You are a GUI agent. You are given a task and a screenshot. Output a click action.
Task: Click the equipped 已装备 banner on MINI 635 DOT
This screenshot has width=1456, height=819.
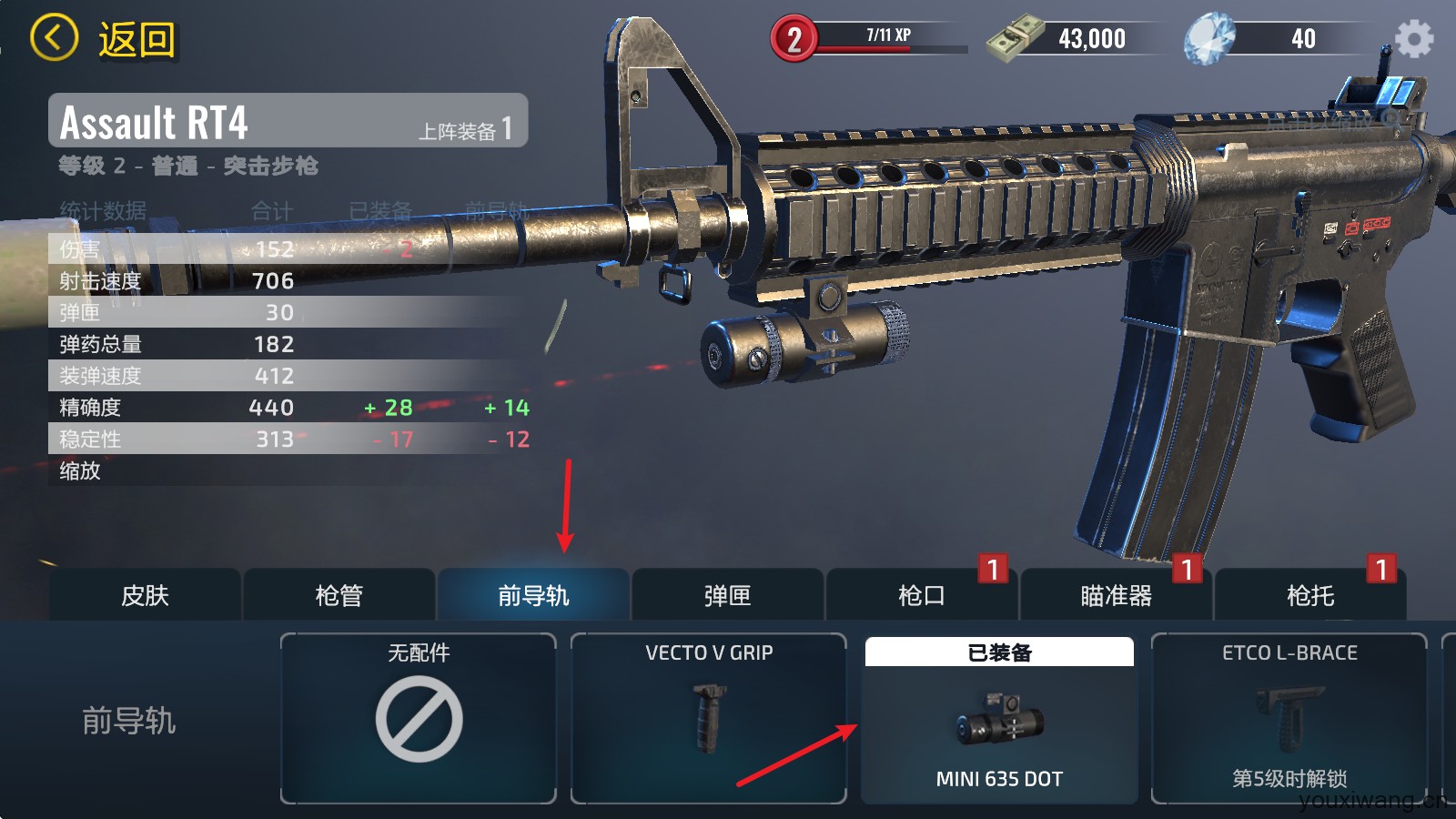click(998, 652)
